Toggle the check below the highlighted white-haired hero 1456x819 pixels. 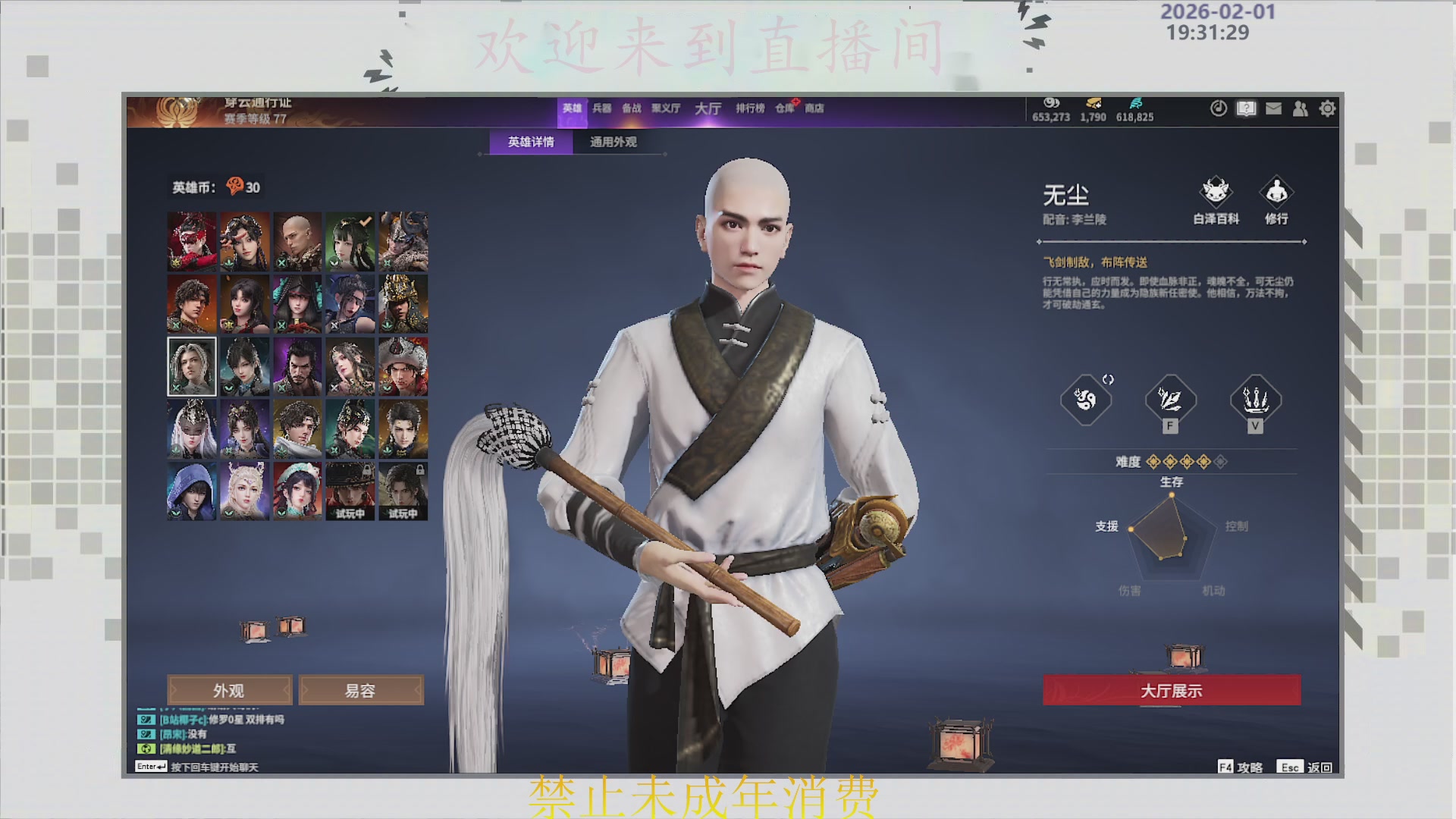coord(176,388)
